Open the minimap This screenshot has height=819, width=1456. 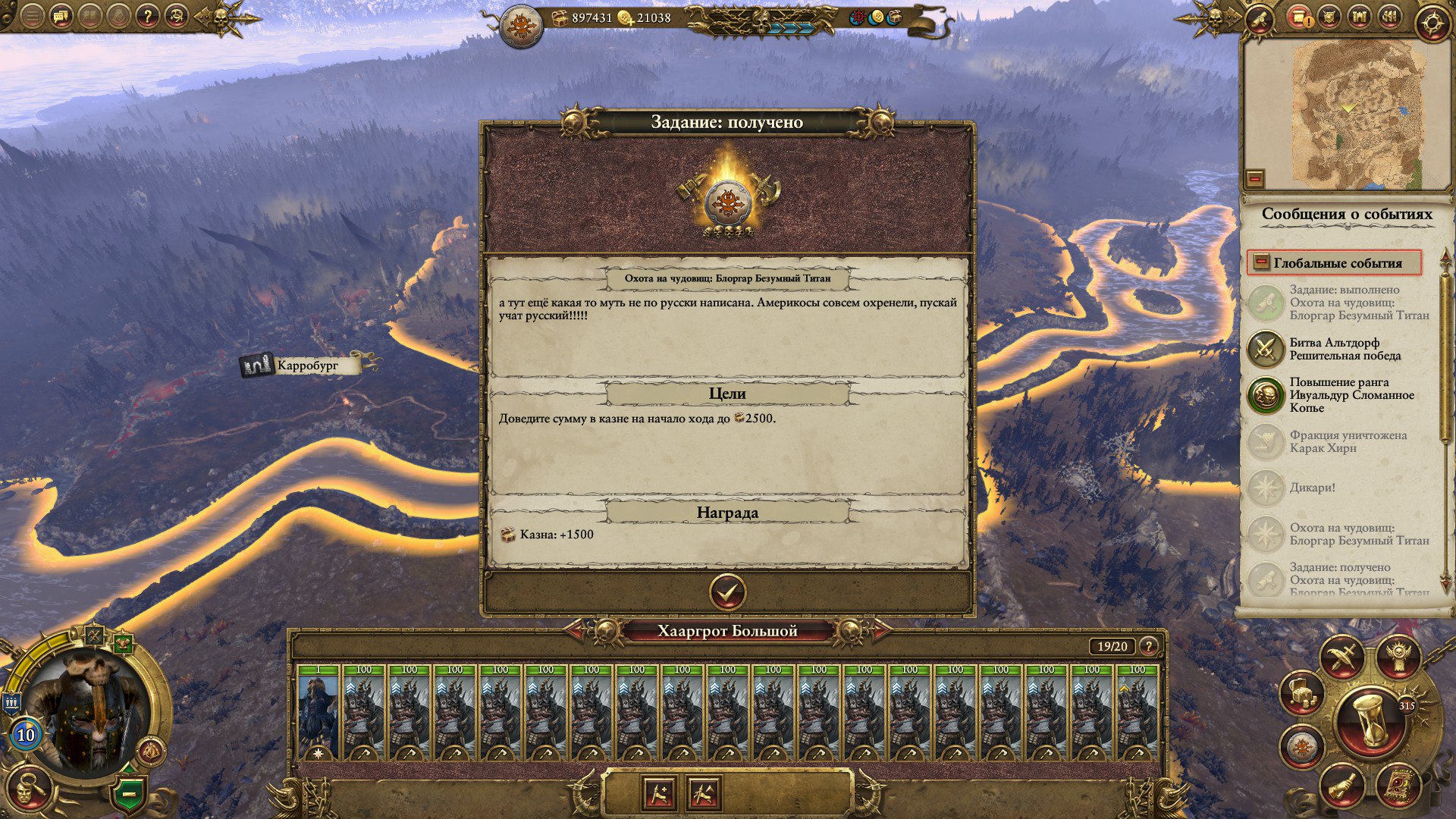pyautogui.click(x=1346, y=112)
